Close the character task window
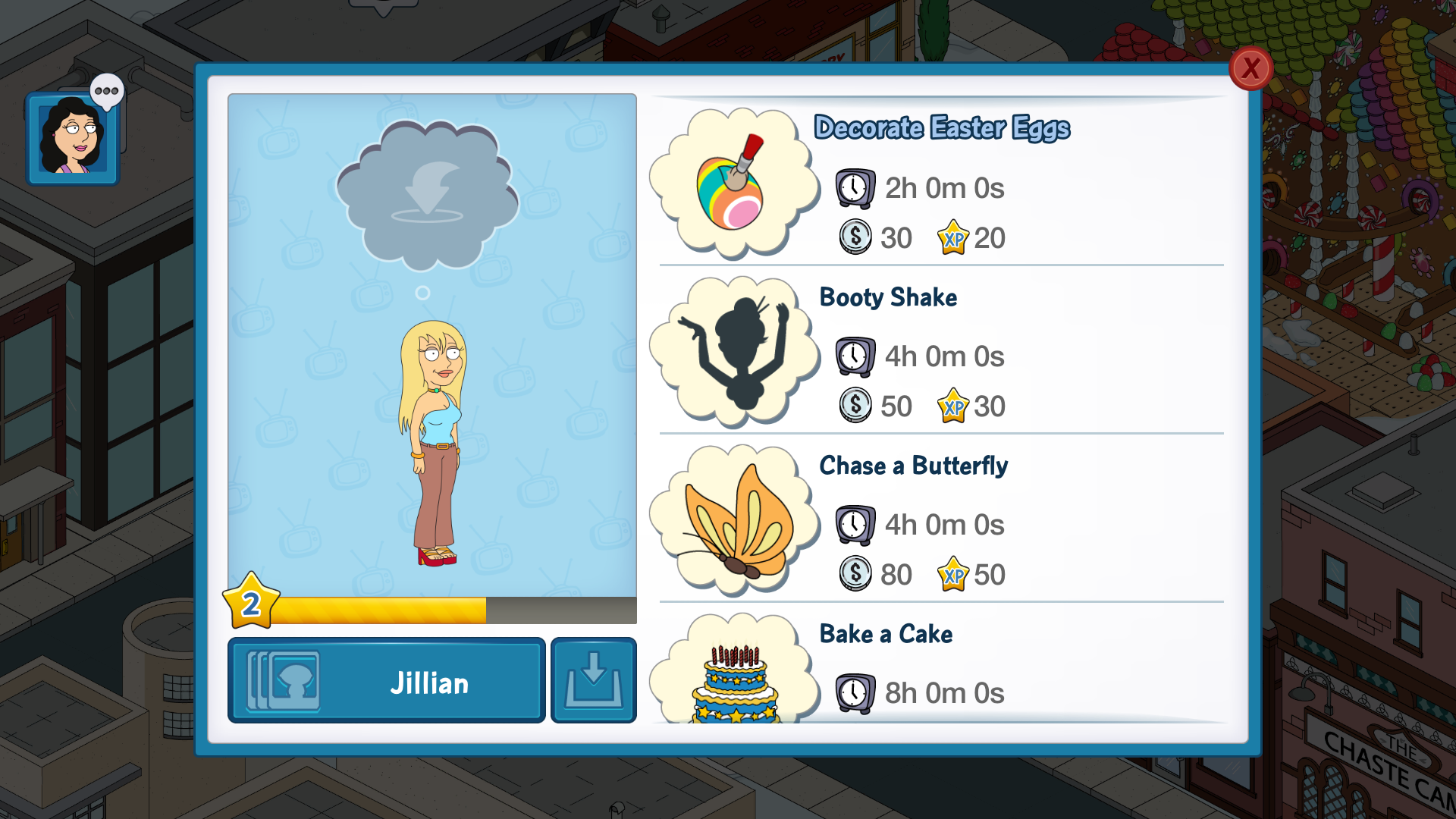Viewport: 1456px width, 819px height. (x=1250, y=69)
